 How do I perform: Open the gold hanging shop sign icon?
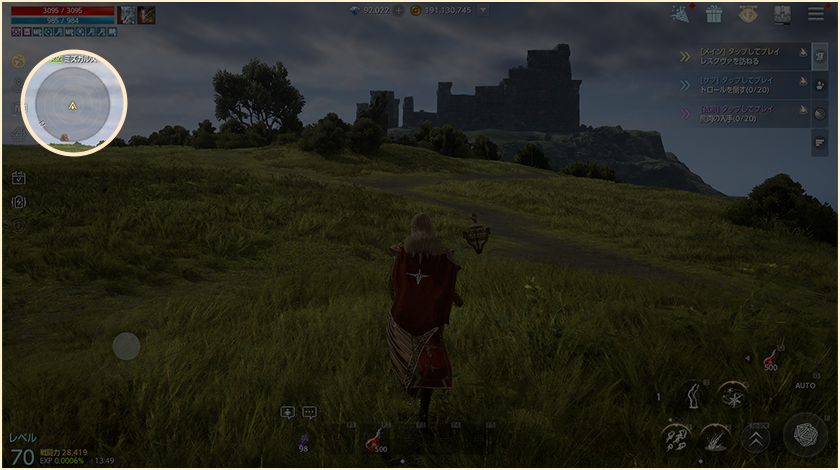[x=747, y=14]
